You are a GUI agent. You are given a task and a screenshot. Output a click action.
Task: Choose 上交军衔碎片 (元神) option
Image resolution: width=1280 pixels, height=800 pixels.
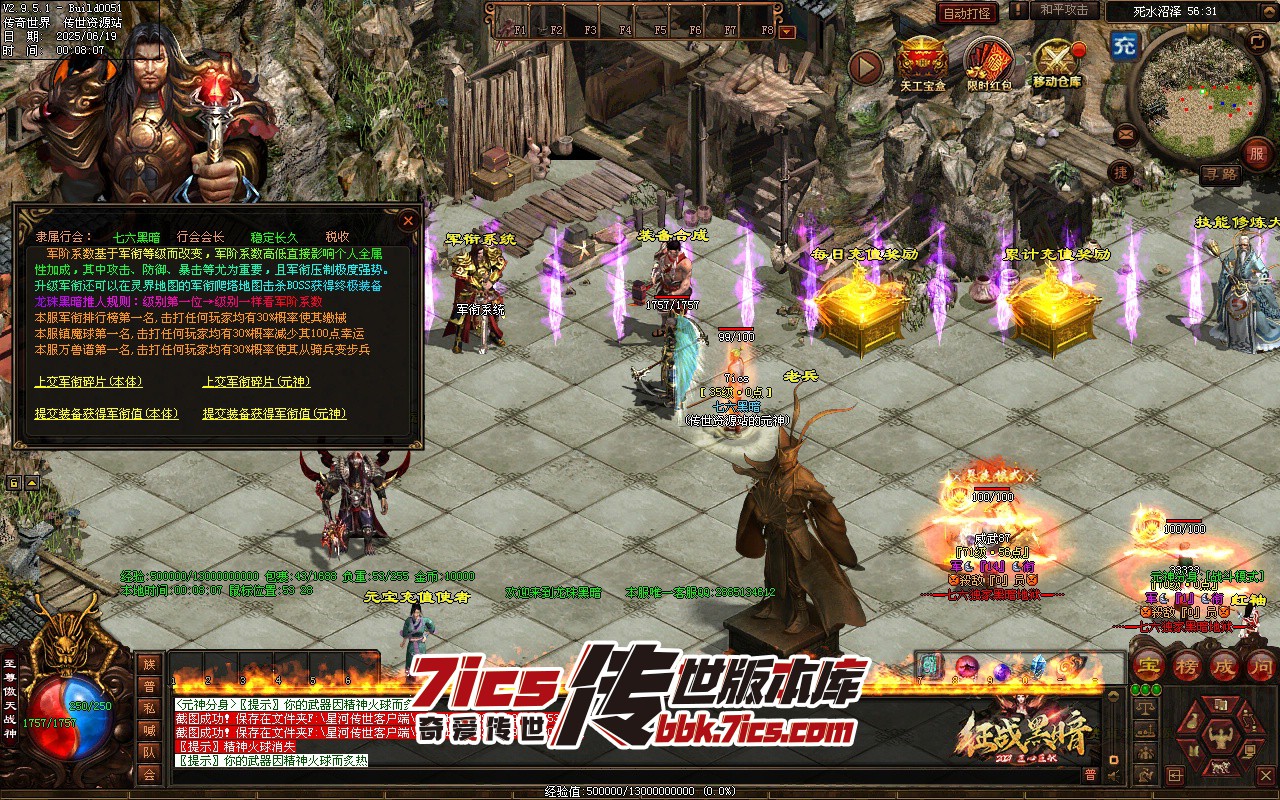[x=256, y=381]
